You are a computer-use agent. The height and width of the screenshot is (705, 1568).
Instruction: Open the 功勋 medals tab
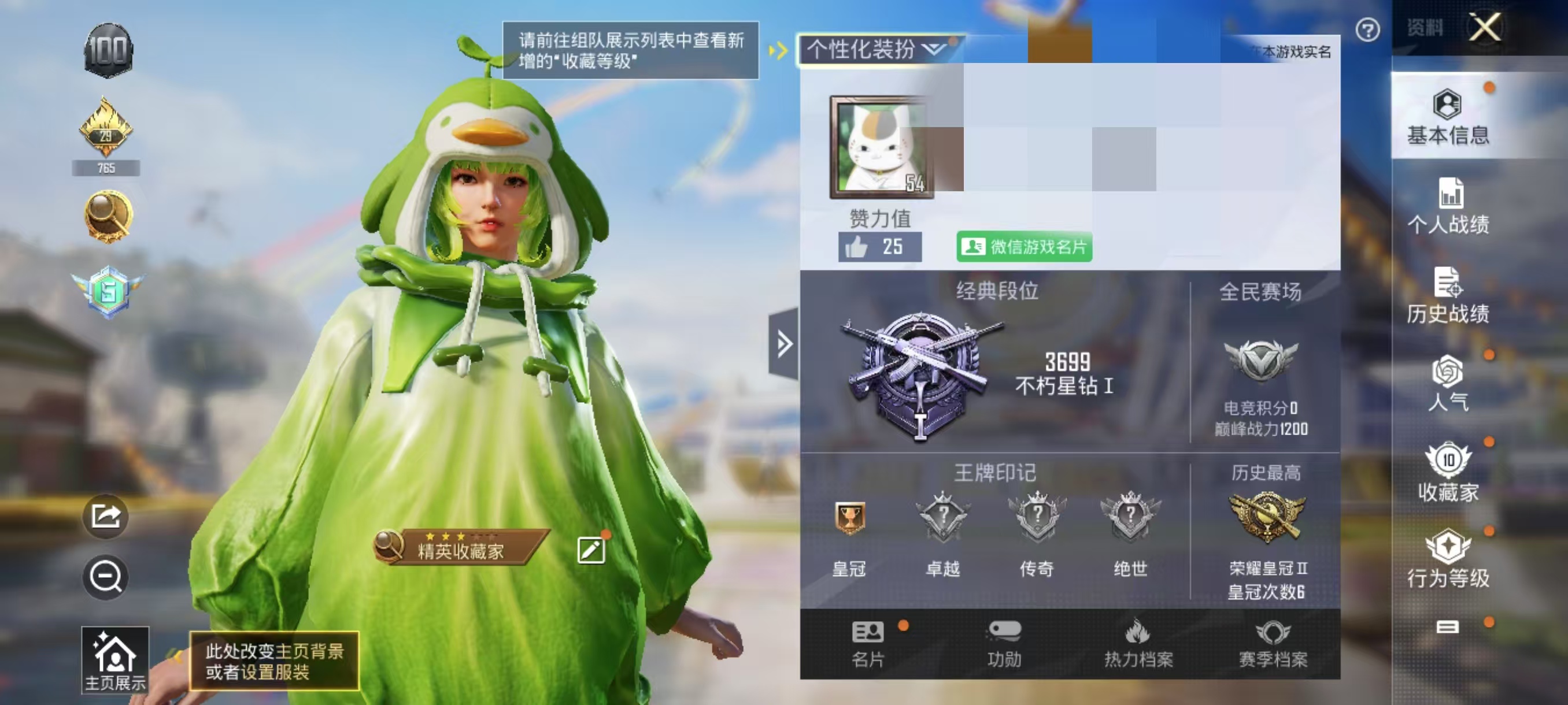(1004, 645)
